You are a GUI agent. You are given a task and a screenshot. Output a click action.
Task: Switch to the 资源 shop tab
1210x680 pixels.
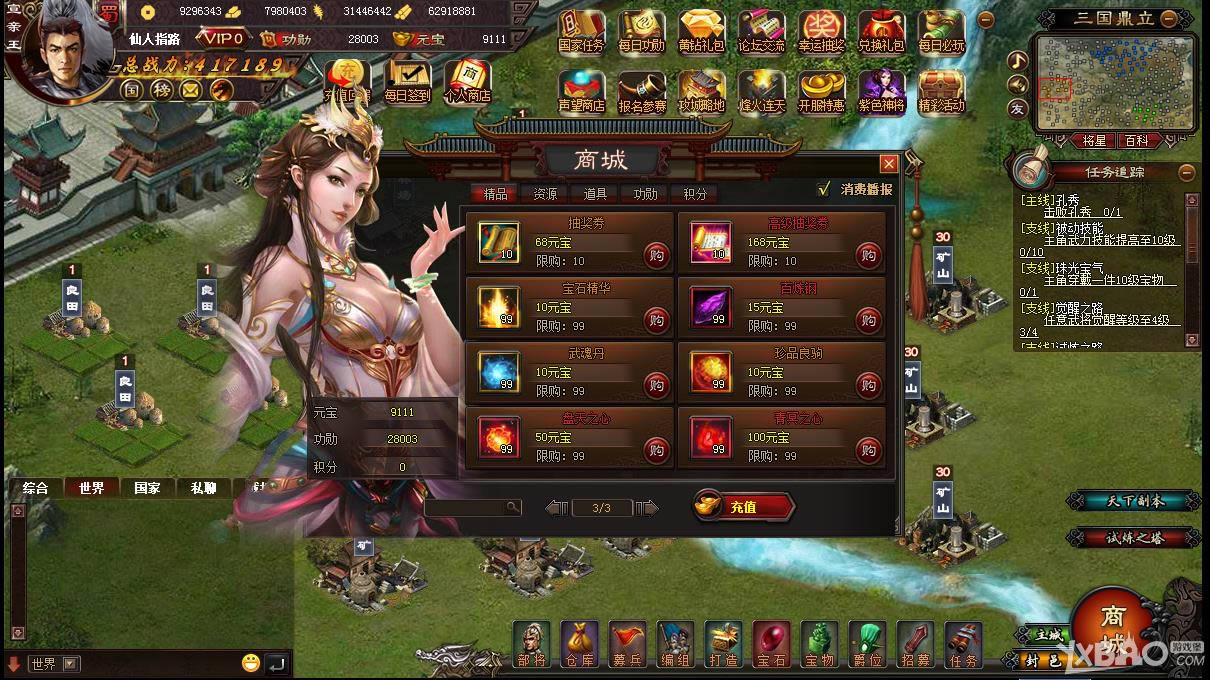545,194
